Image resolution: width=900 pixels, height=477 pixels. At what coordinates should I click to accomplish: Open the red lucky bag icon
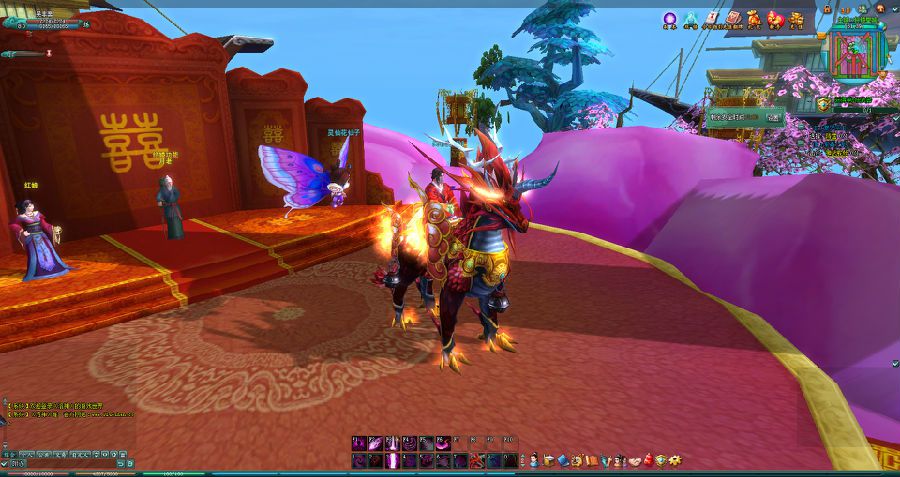tap(755, 18)
